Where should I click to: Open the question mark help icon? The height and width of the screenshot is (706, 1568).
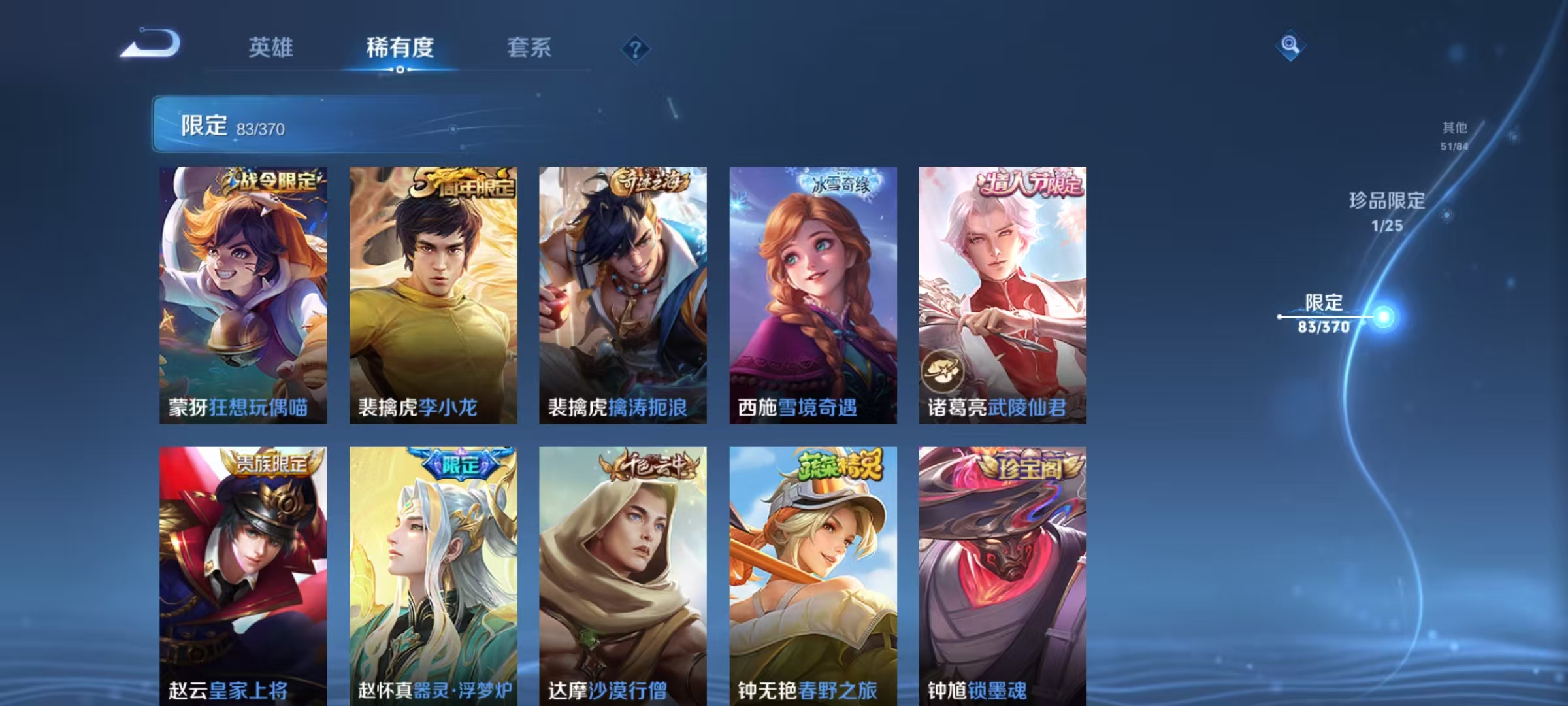tap(637, 49)
